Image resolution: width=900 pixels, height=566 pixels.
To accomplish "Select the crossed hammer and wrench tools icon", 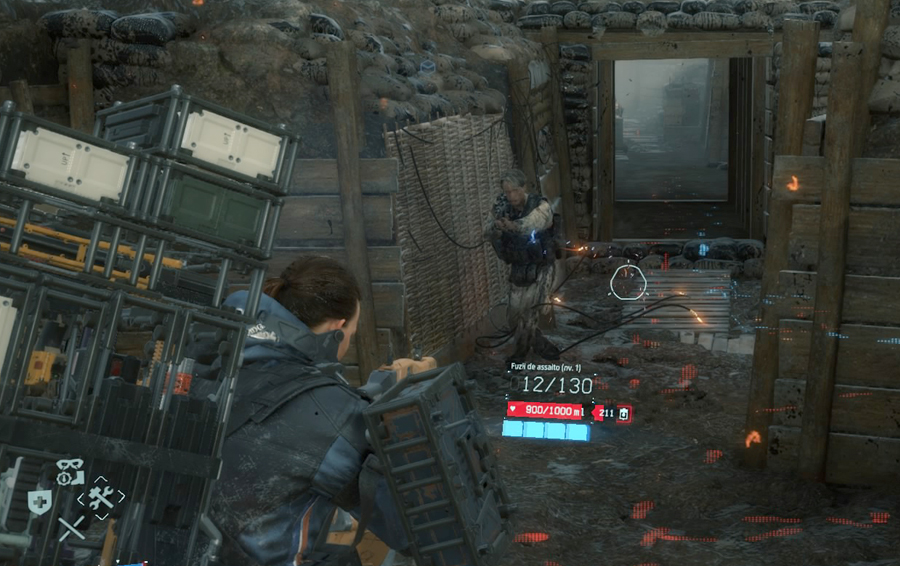I will (x=101, y=497).
